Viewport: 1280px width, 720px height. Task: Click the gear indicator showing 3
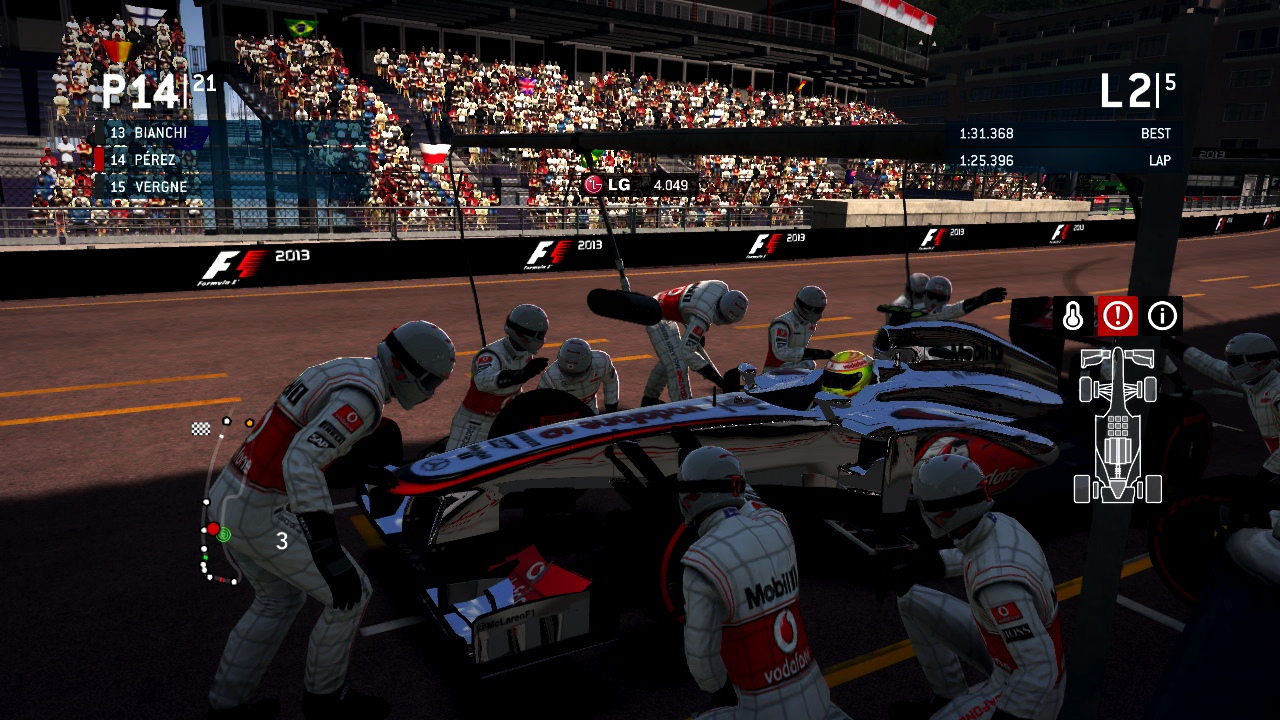281,541
